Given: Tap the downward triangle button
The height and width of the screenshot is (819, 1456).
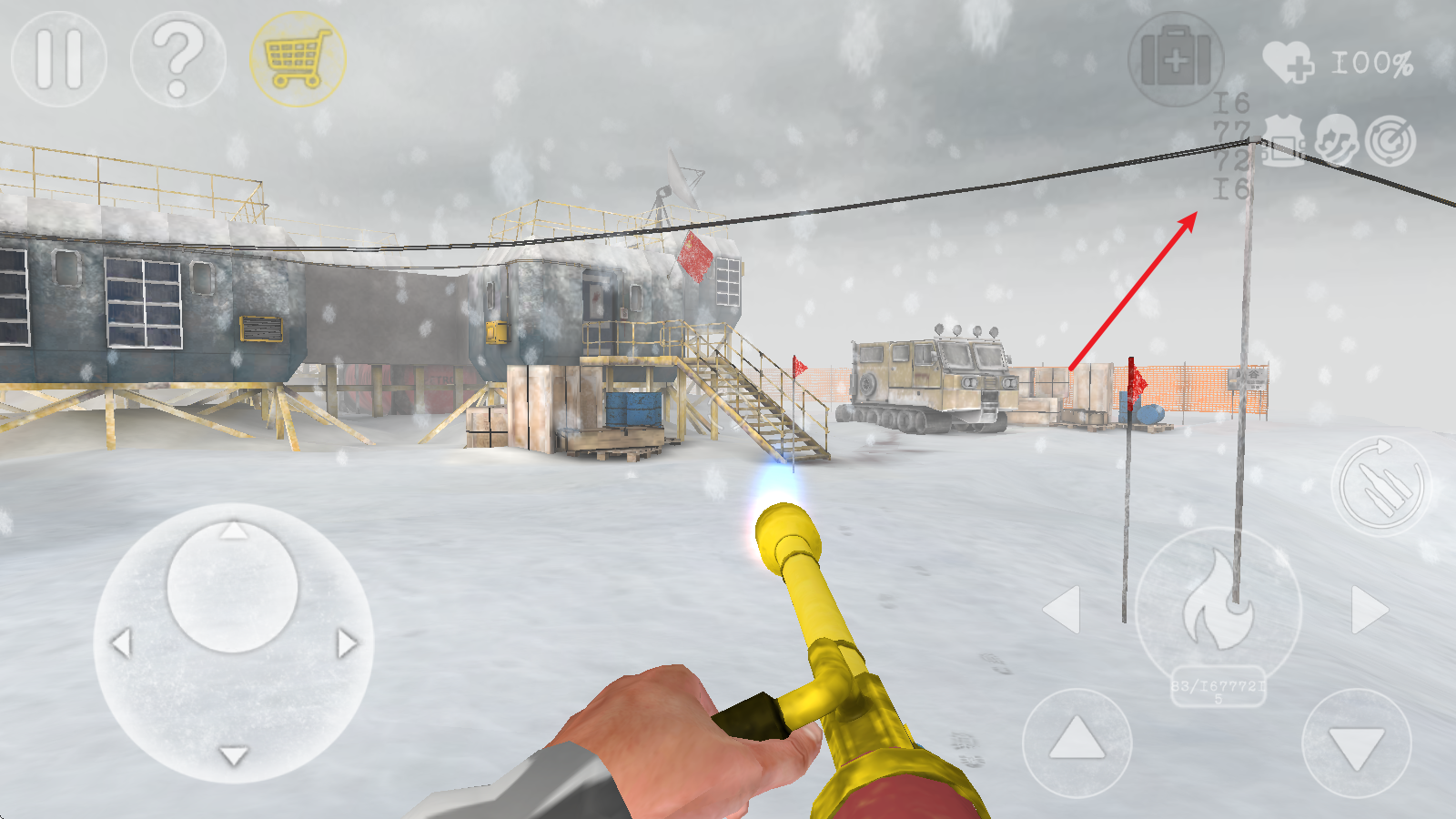Looking at the screenshot, I should click(1357, 743).
